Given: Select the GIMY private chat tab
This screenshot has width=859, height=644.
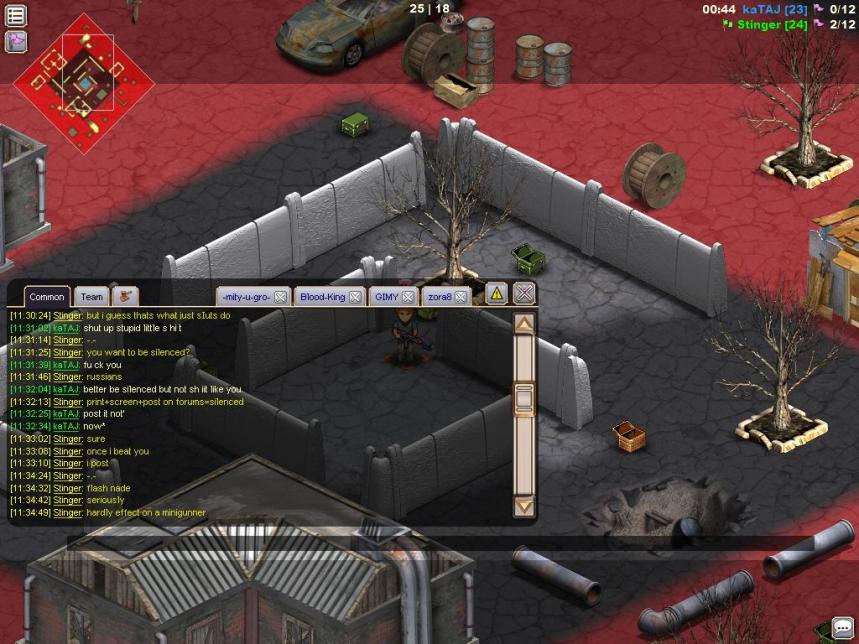Looking at the screenshot, I should point(386,297).
